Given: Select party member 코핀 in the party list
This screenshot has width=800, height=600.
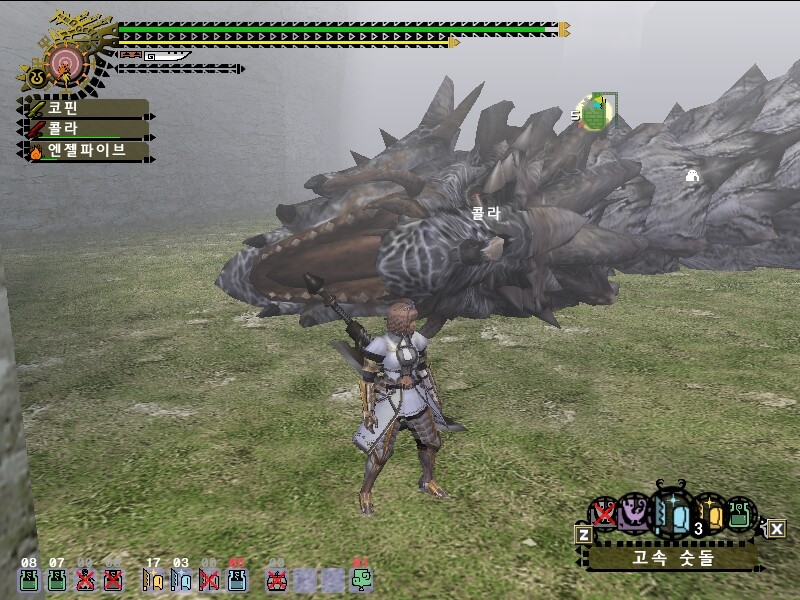Looking at the screenshot, I should pos(85,108).
